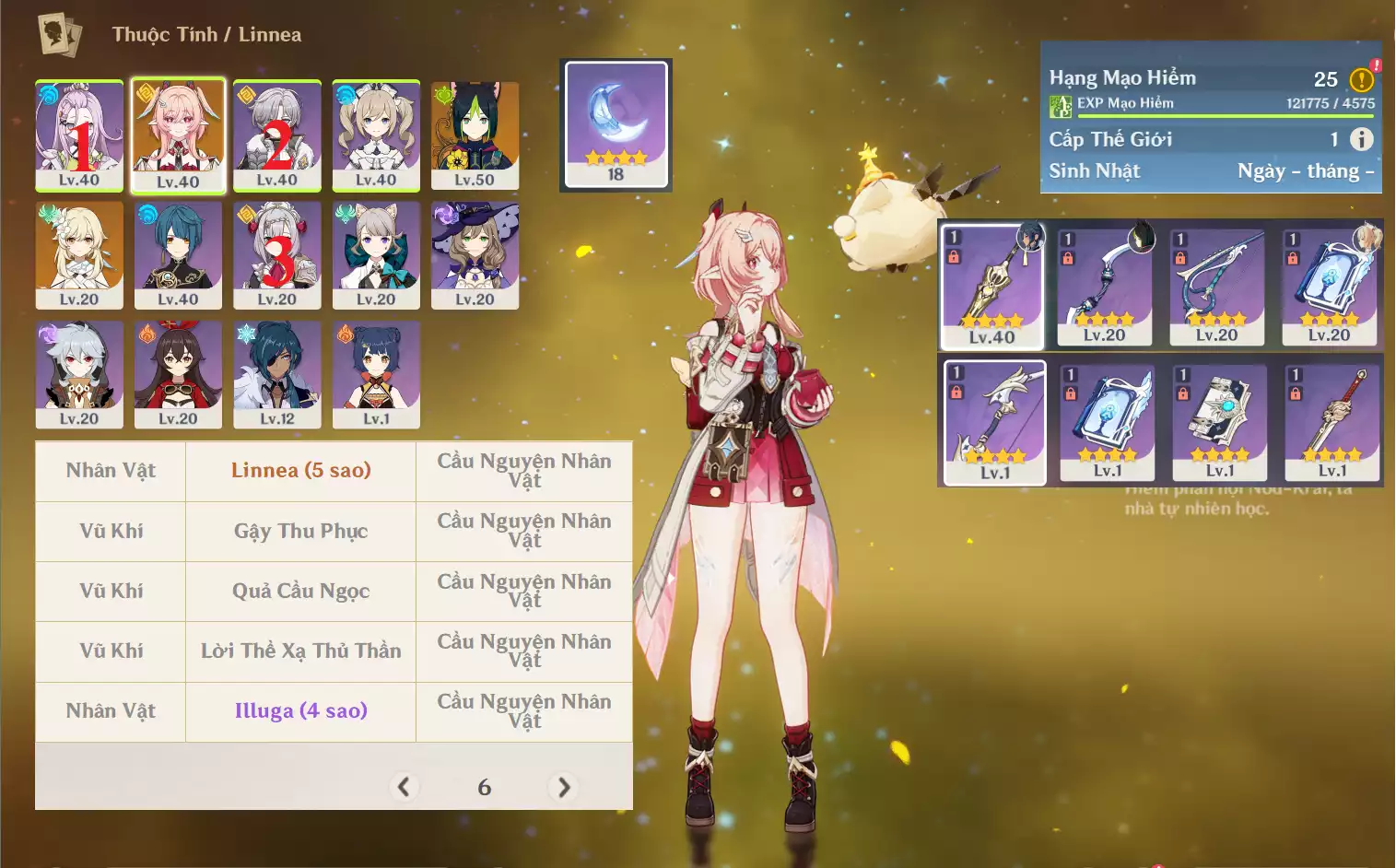Advance to the next list page
1396x868 pixels.
click(564, 787)
